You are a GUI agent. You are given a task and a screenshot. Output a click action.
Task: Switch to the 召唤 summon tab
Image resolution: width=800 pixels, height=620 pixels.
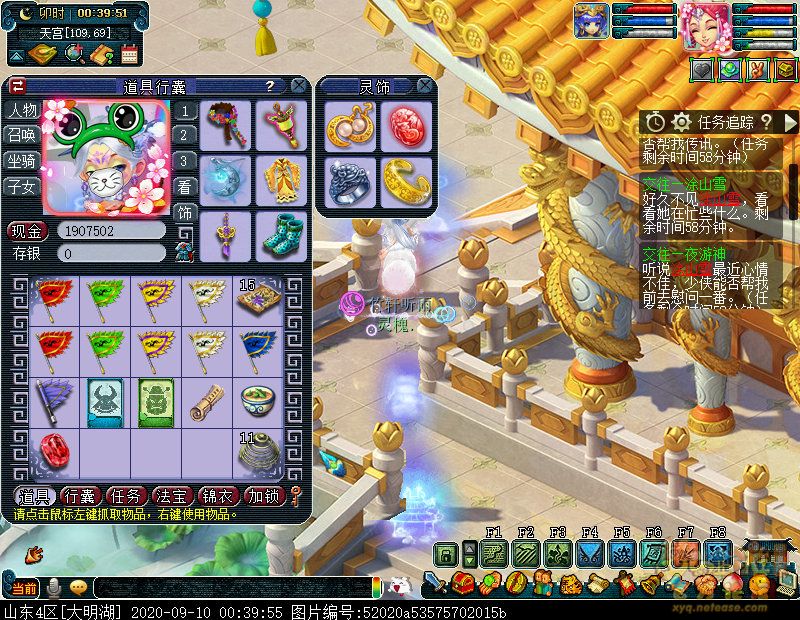coord(22,135)
